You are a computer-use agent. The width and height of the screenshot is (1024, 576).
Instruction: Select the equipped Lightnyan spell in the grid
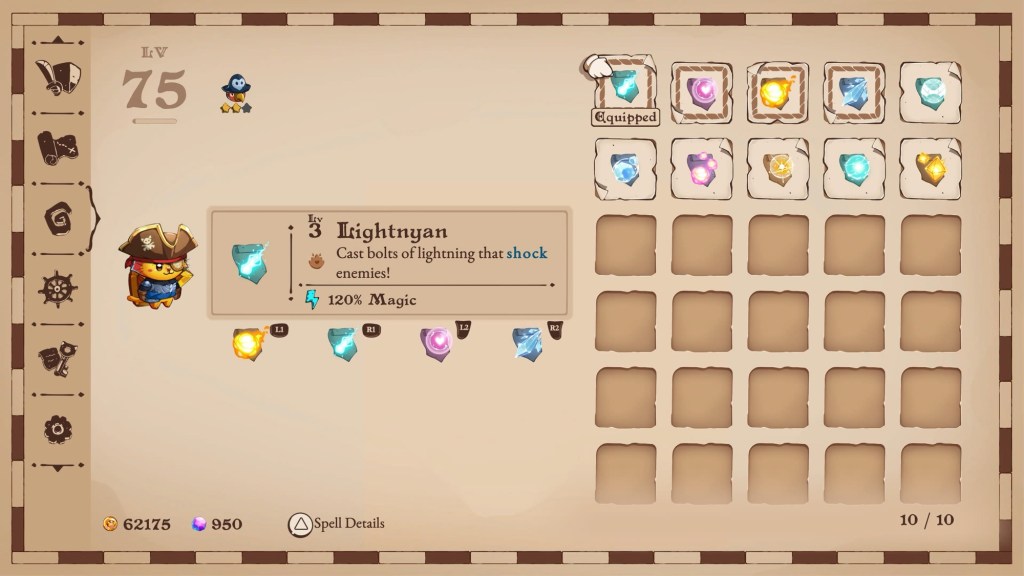click(x=625, y=89)
